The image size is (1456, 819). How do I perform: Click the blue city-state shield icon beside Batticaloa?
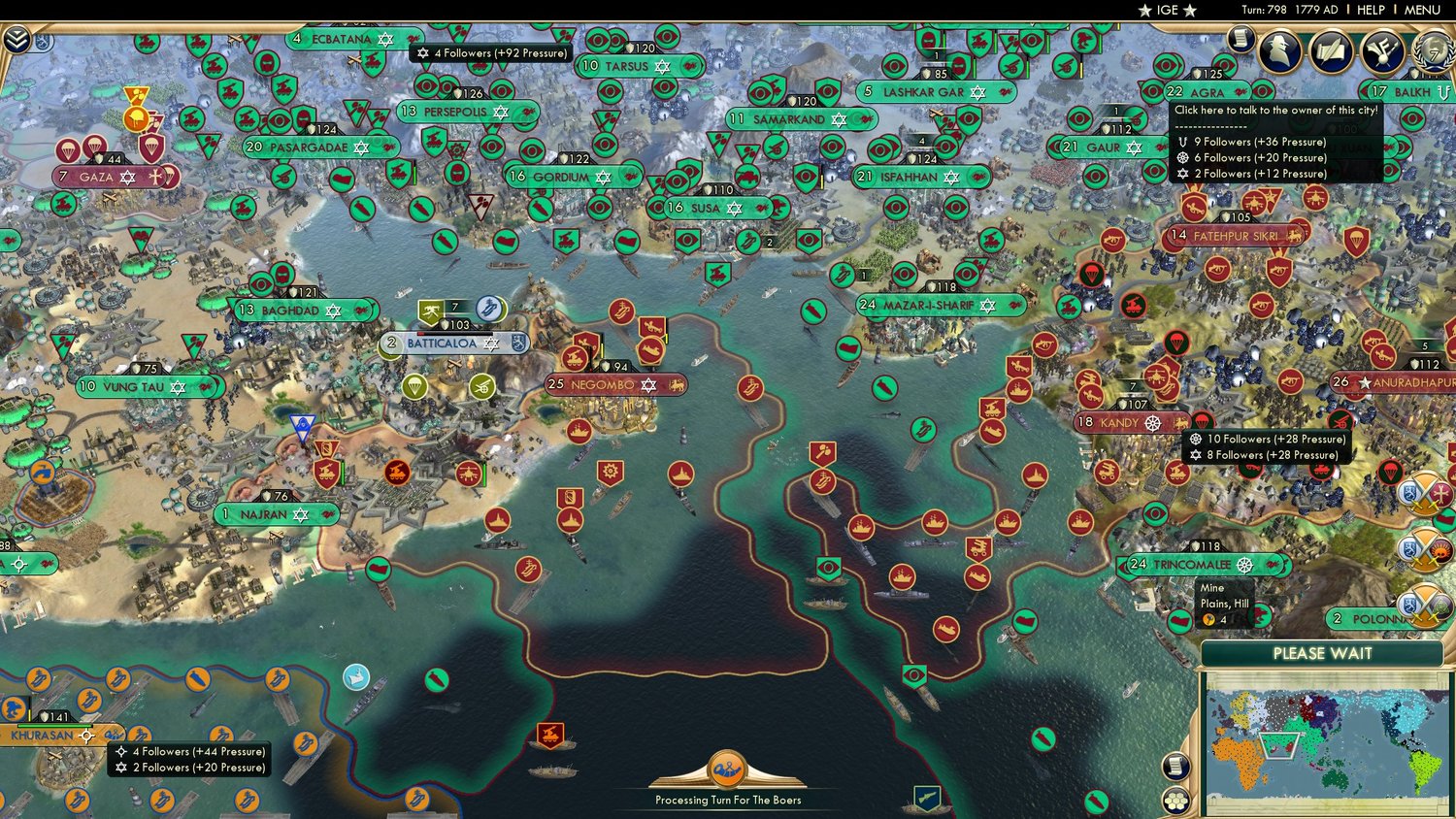pos(517,344)
